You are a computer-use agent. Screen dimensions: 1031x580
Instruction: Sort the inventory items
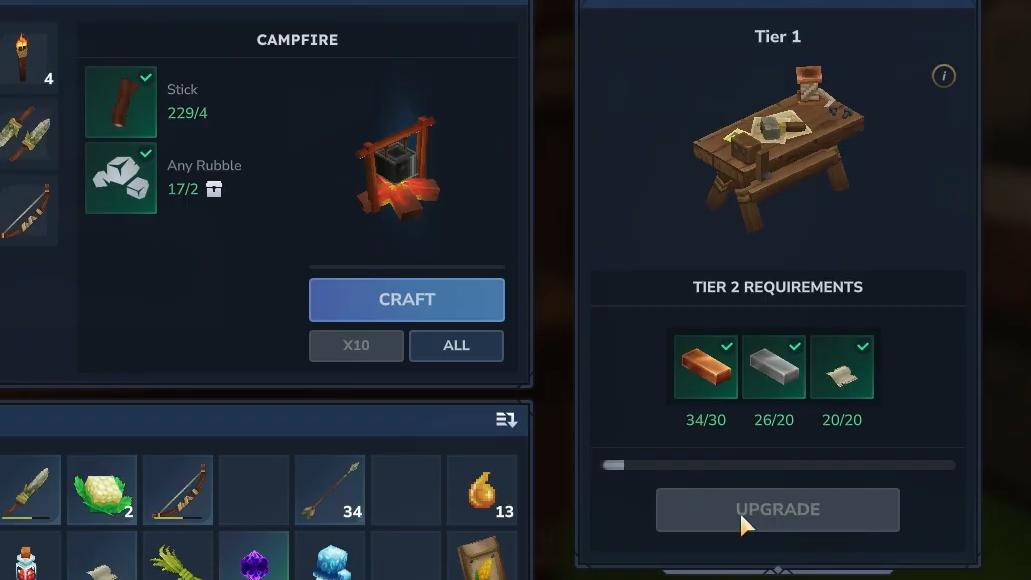pyautogui.click(x=506, y=420)
